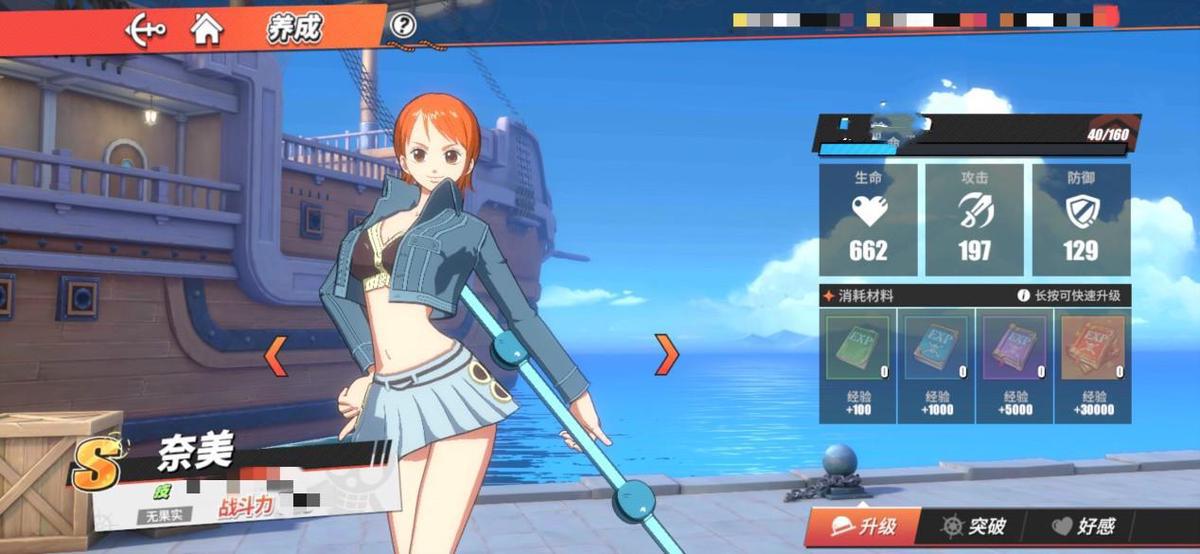Open the question mark help button
Viewport: 1200px width, 554px height.
(403, 26)
